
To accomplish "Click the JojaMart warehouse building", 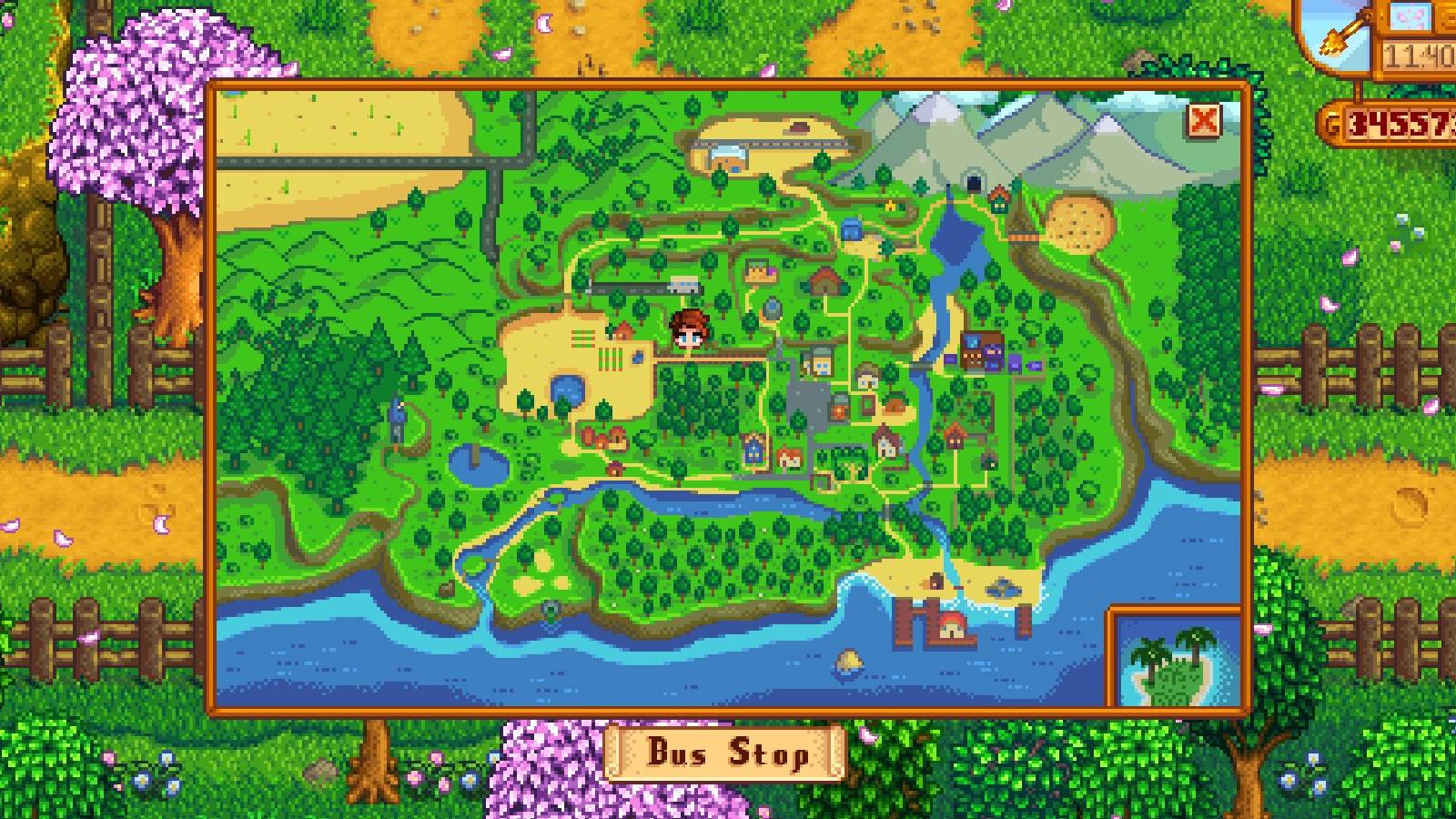I will coord(982,350).
